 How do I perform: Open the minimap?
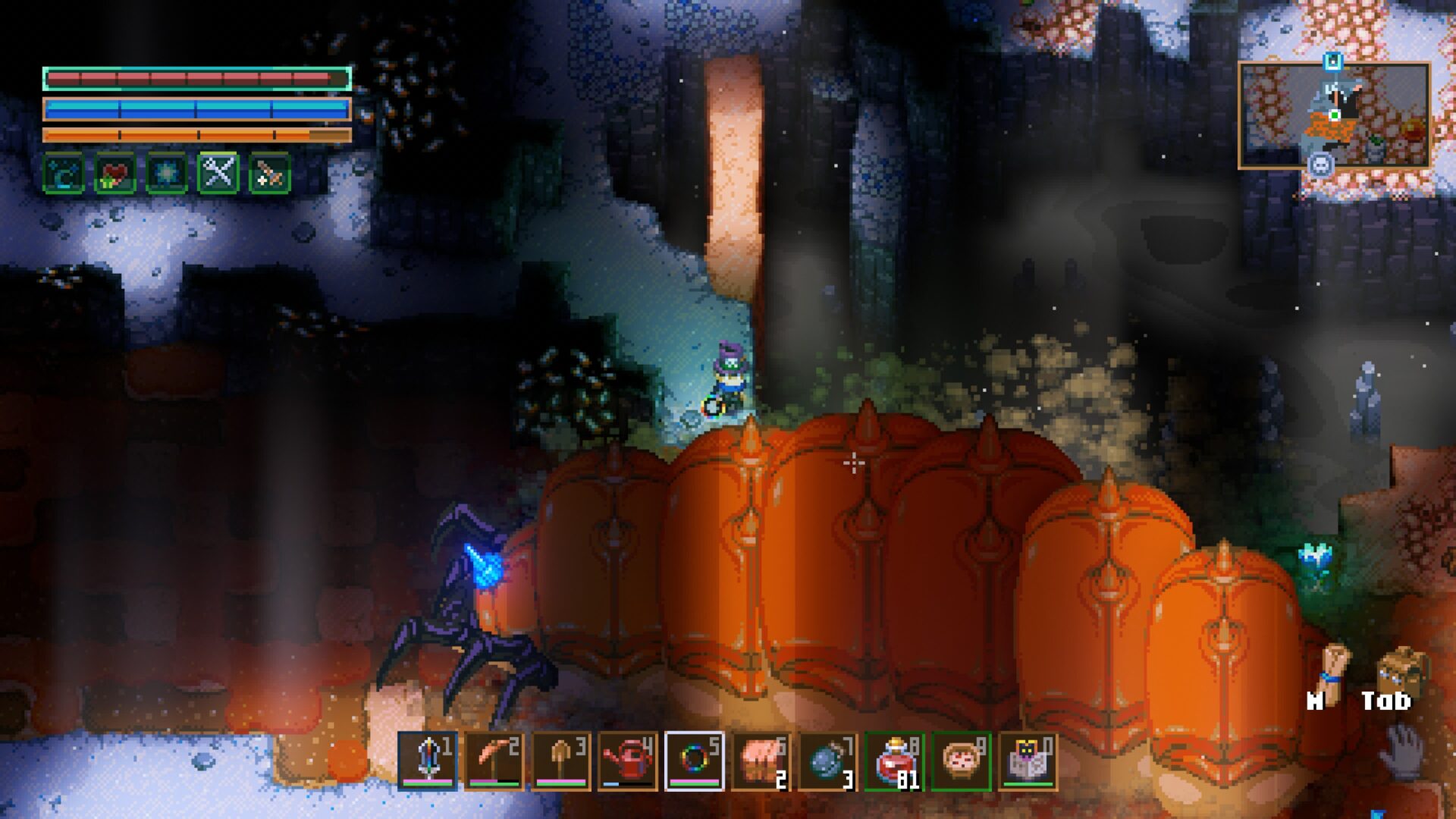click(1334, 115)
